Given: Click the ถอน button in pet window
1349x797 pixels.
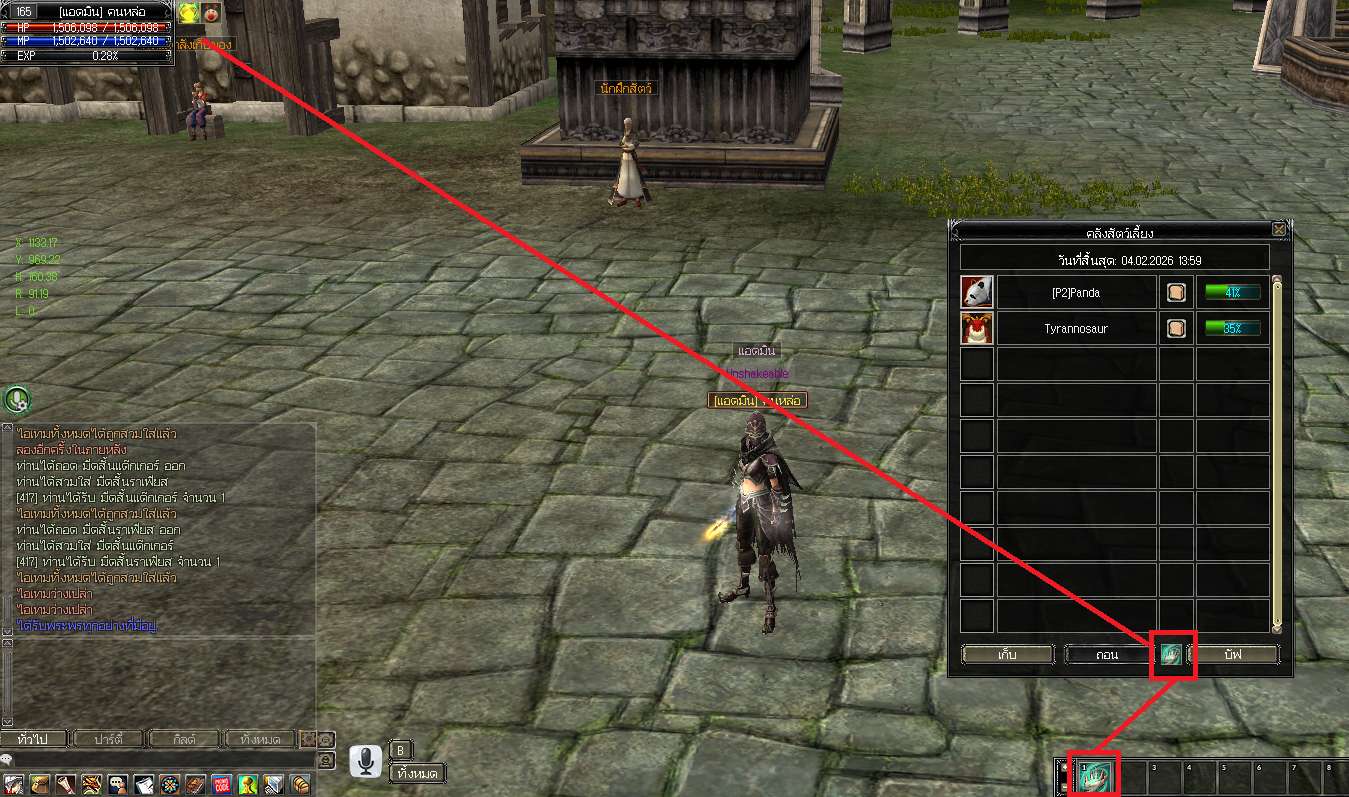Looking at the screenshot, I should 1108,655.
